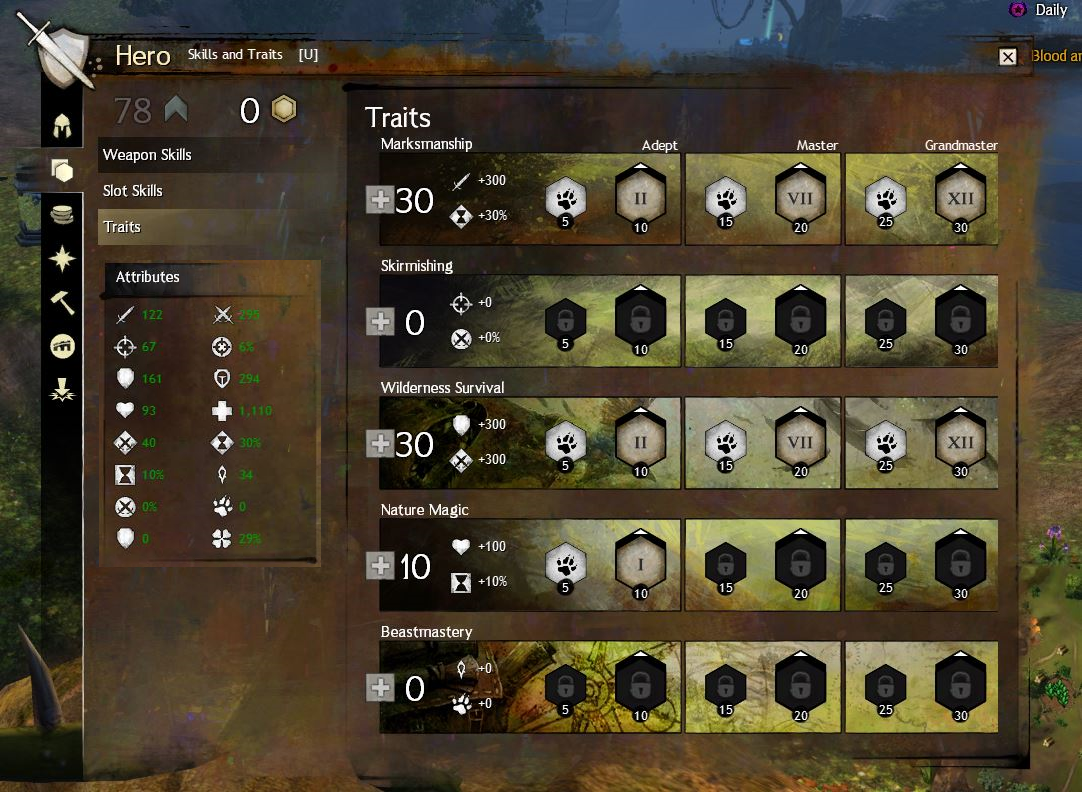Open the Weapon Skills section
Screen dimensions: 1082x792
point(147,155)
